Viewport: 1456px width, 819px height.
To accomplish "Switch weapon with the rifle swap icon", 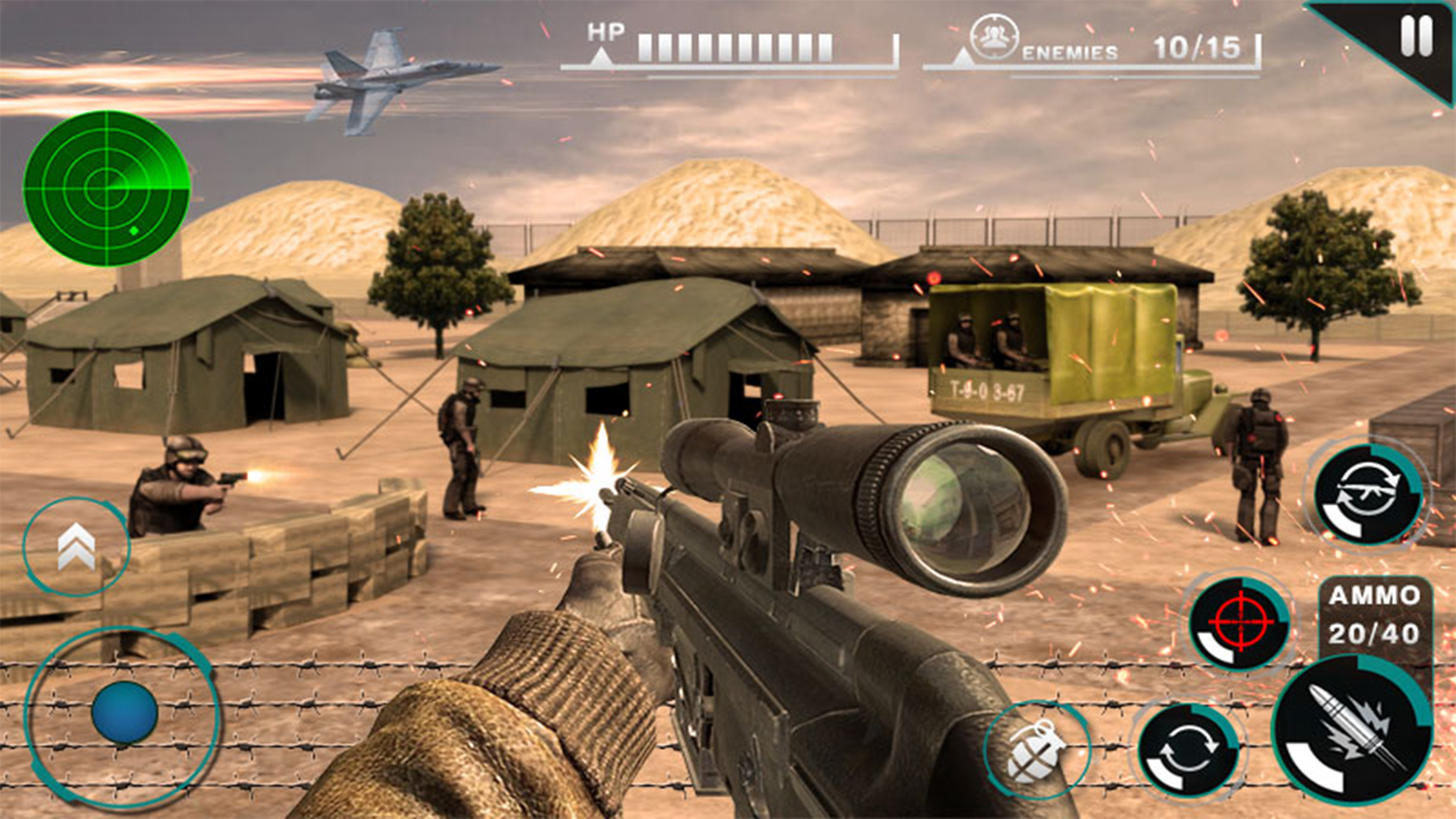I will point(1368,495).
